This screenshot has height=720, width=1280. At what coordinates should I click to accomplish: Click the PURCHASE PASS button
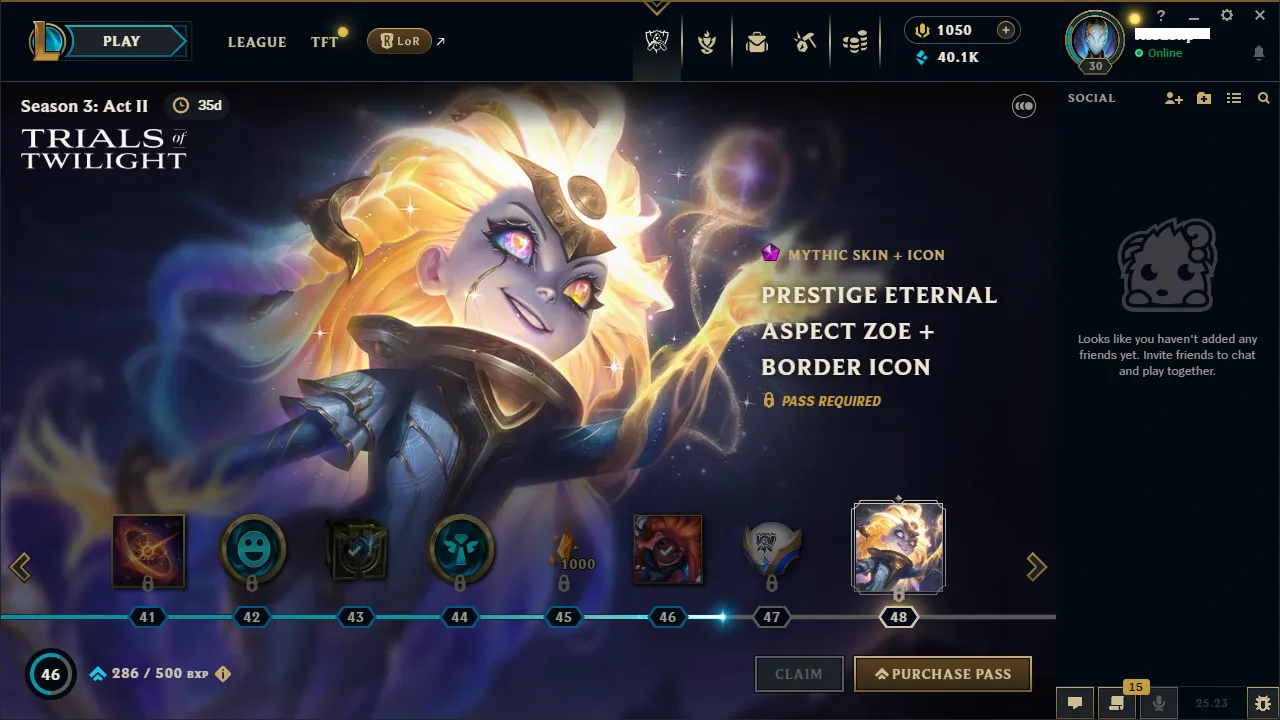(x=941, y=674)
